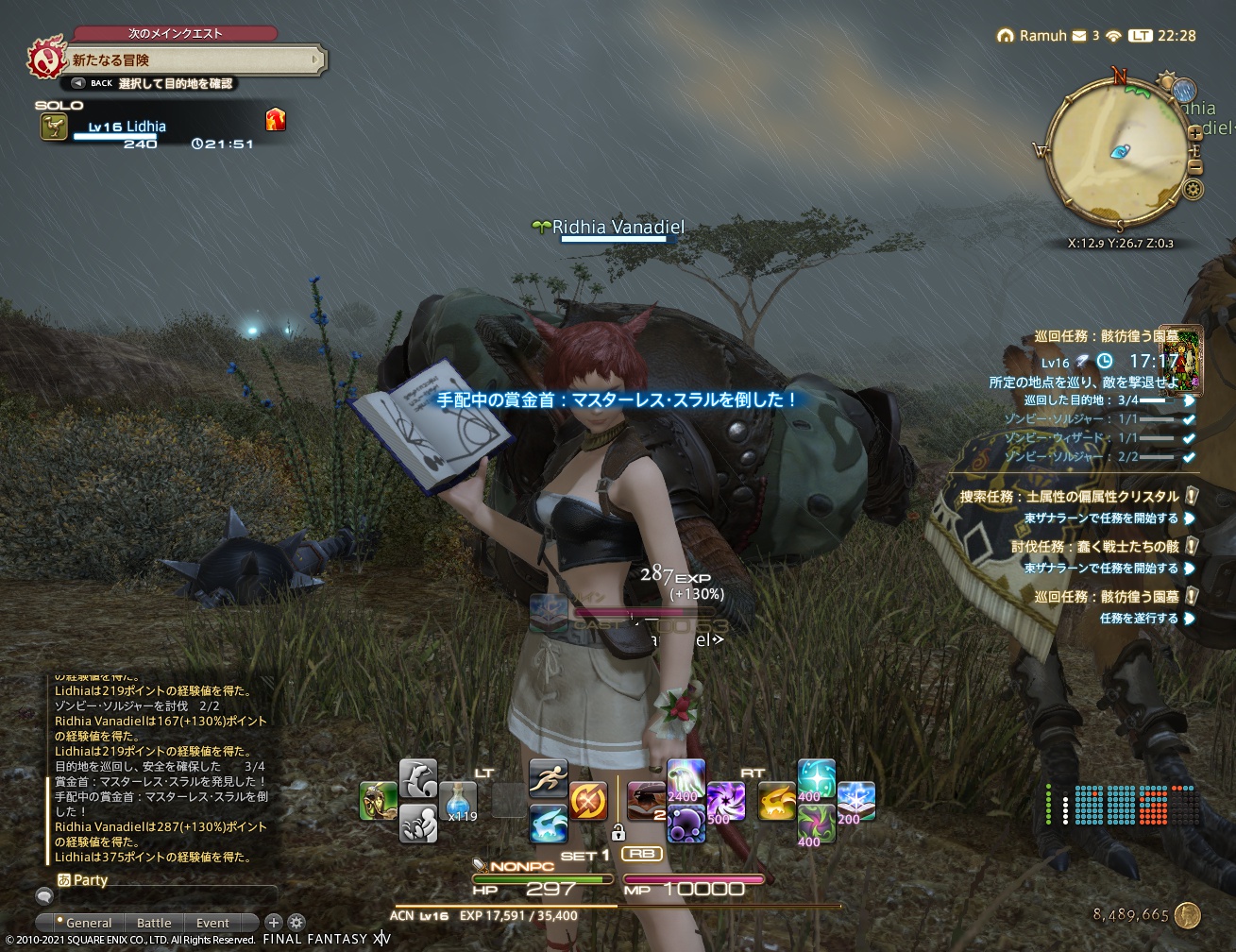The image size is (1236, 952).
Task: Activate the Energy Drain ability costing 2400
Action: point(684,780)
